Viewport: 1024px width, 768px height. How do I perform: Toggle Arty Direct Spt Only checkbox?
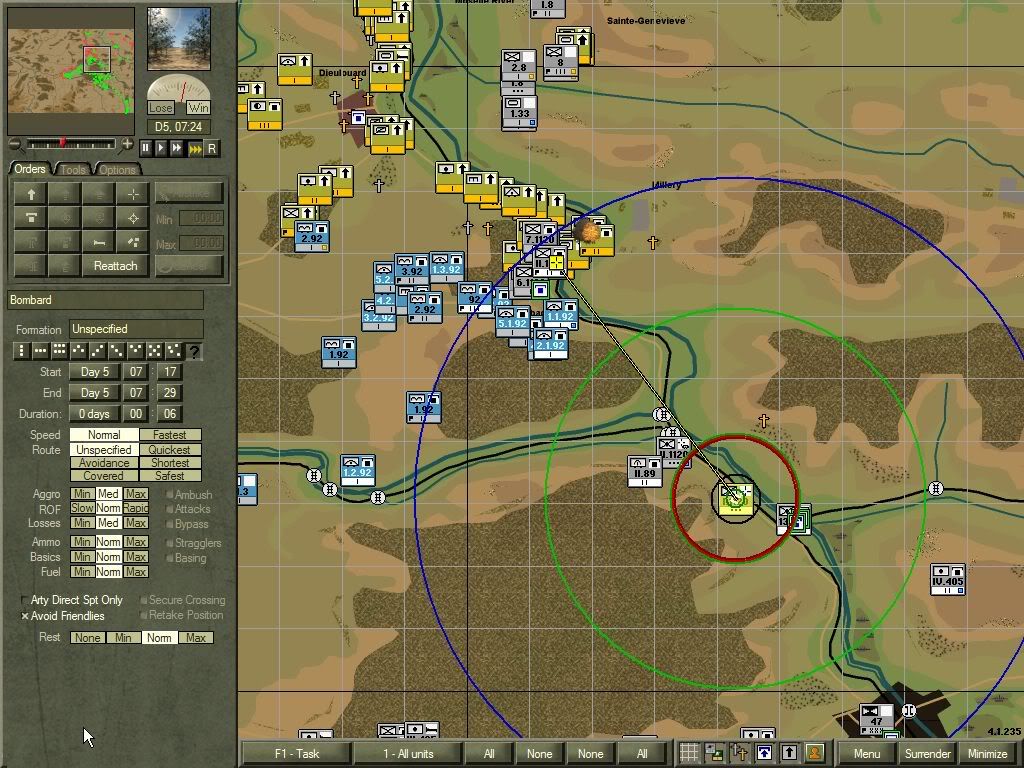25,600
